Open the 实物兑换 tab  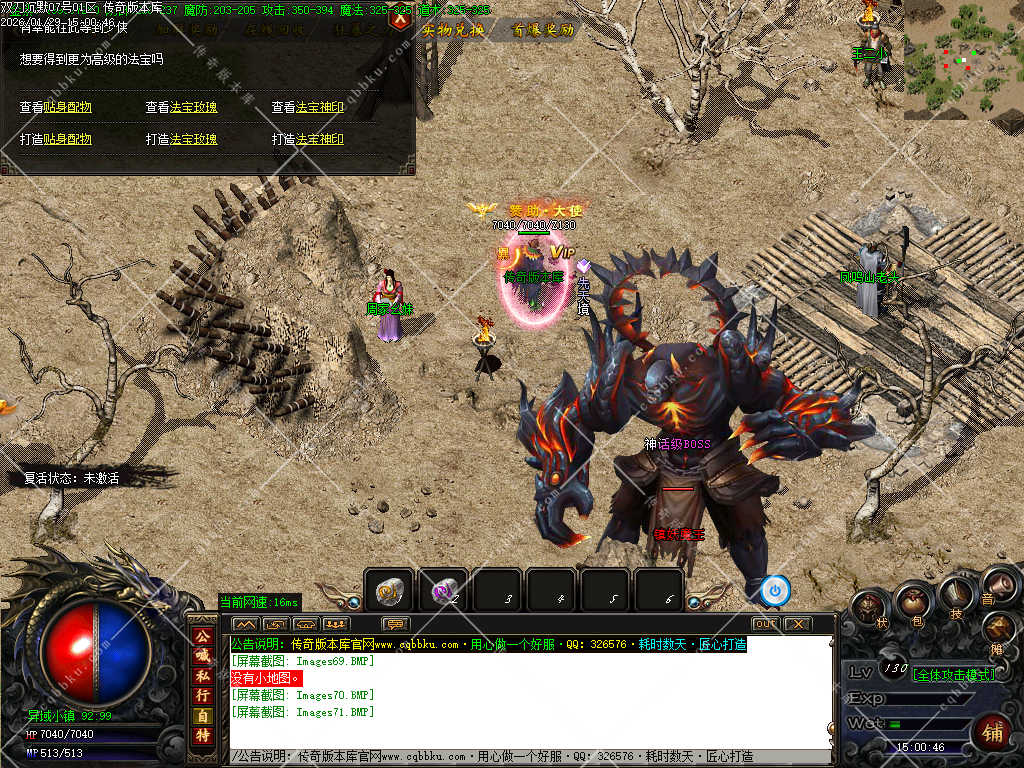click(453, 30)
